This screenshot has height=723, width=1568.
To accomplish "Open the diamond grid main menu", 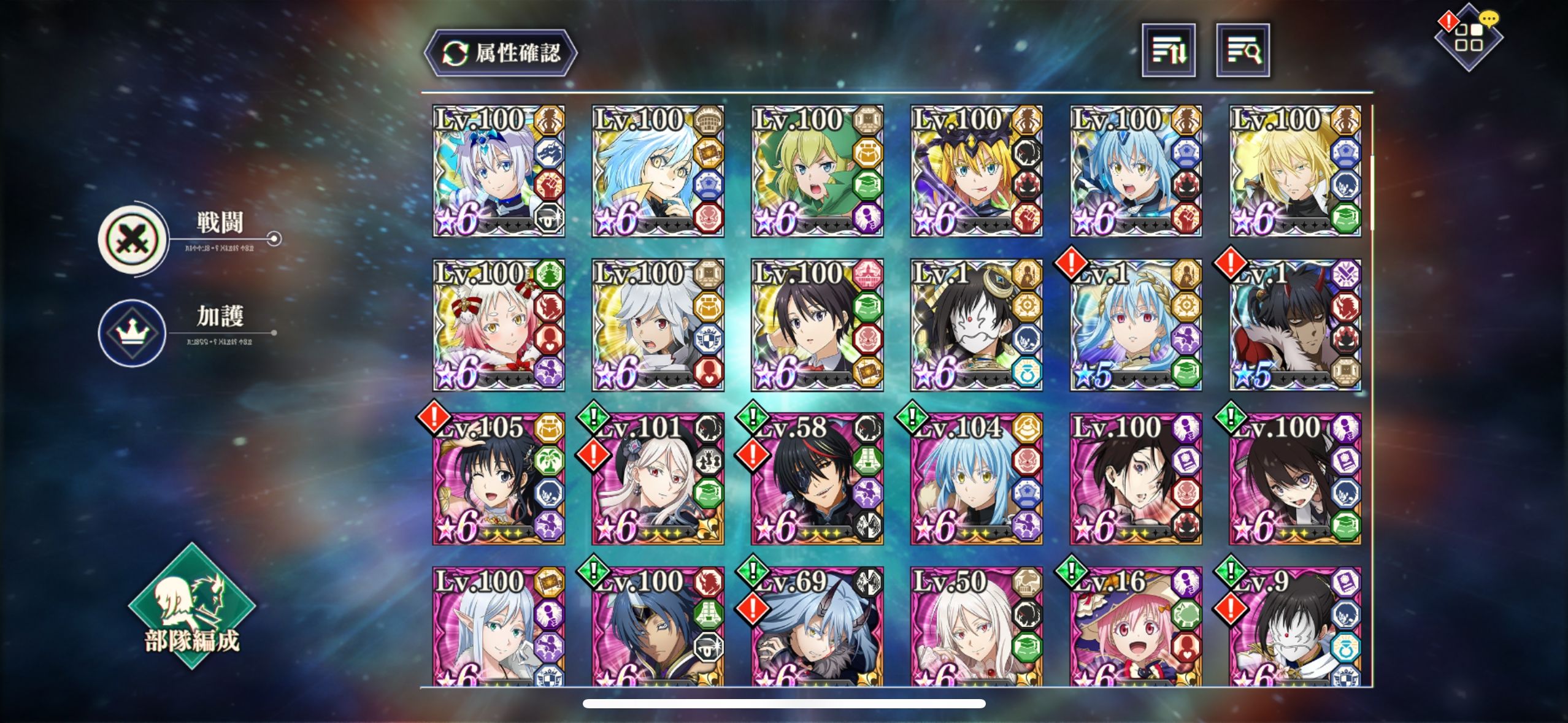I will tap(1469, 38).
